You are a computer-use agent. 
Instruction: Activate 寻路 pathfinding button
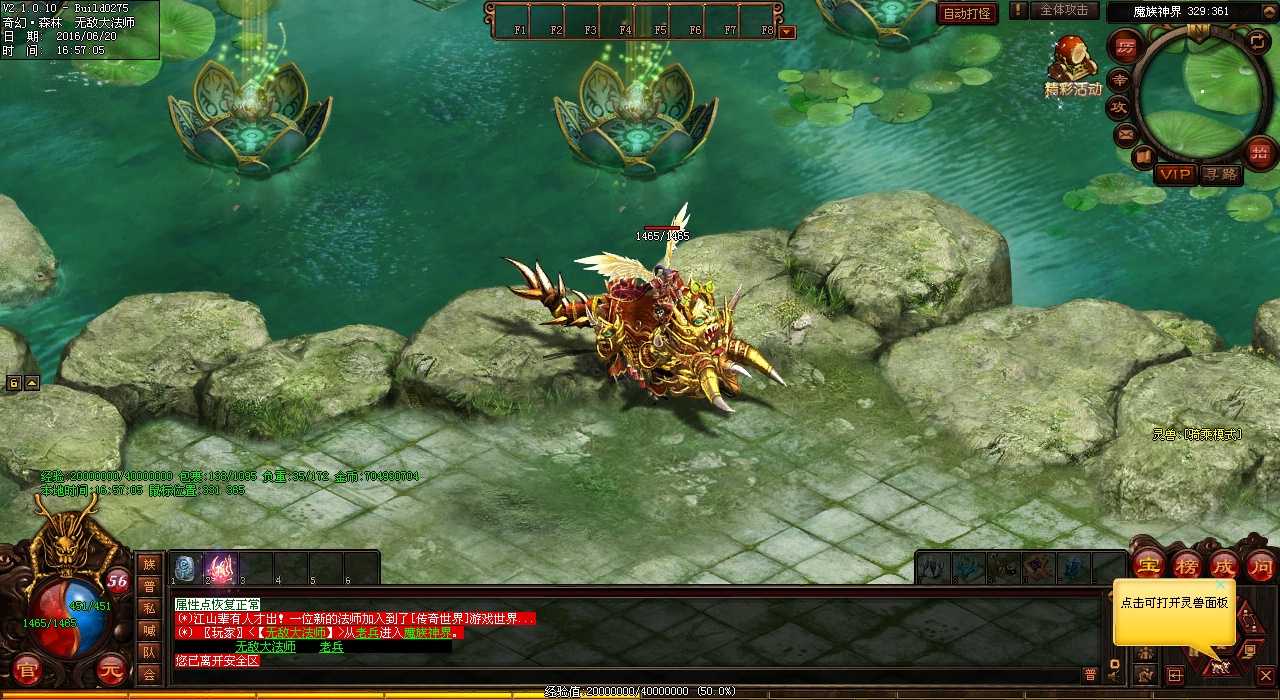(x=1220, y=175)
